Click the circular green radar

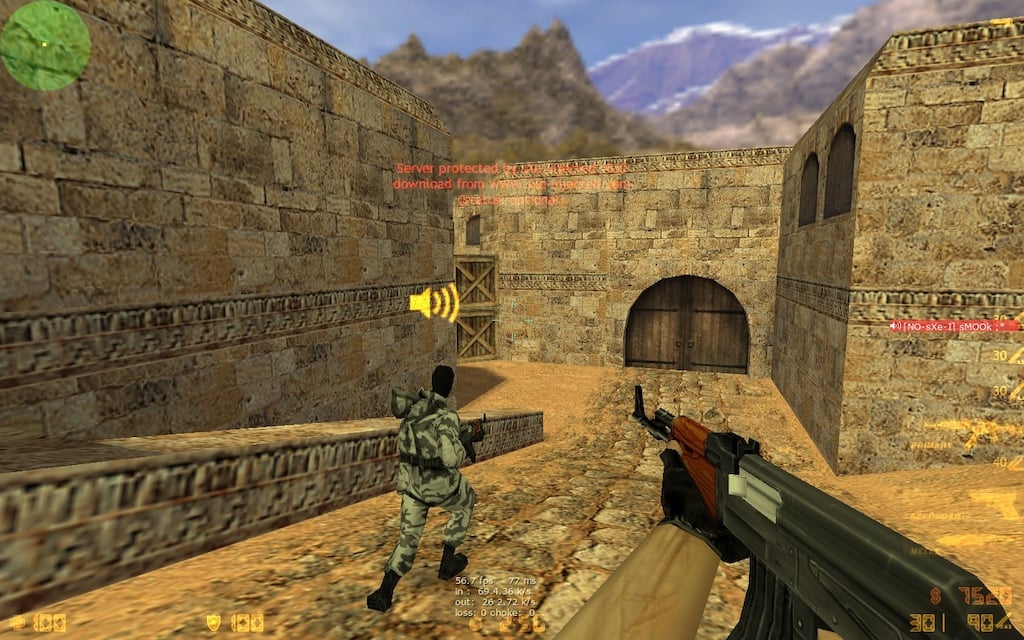46,45
